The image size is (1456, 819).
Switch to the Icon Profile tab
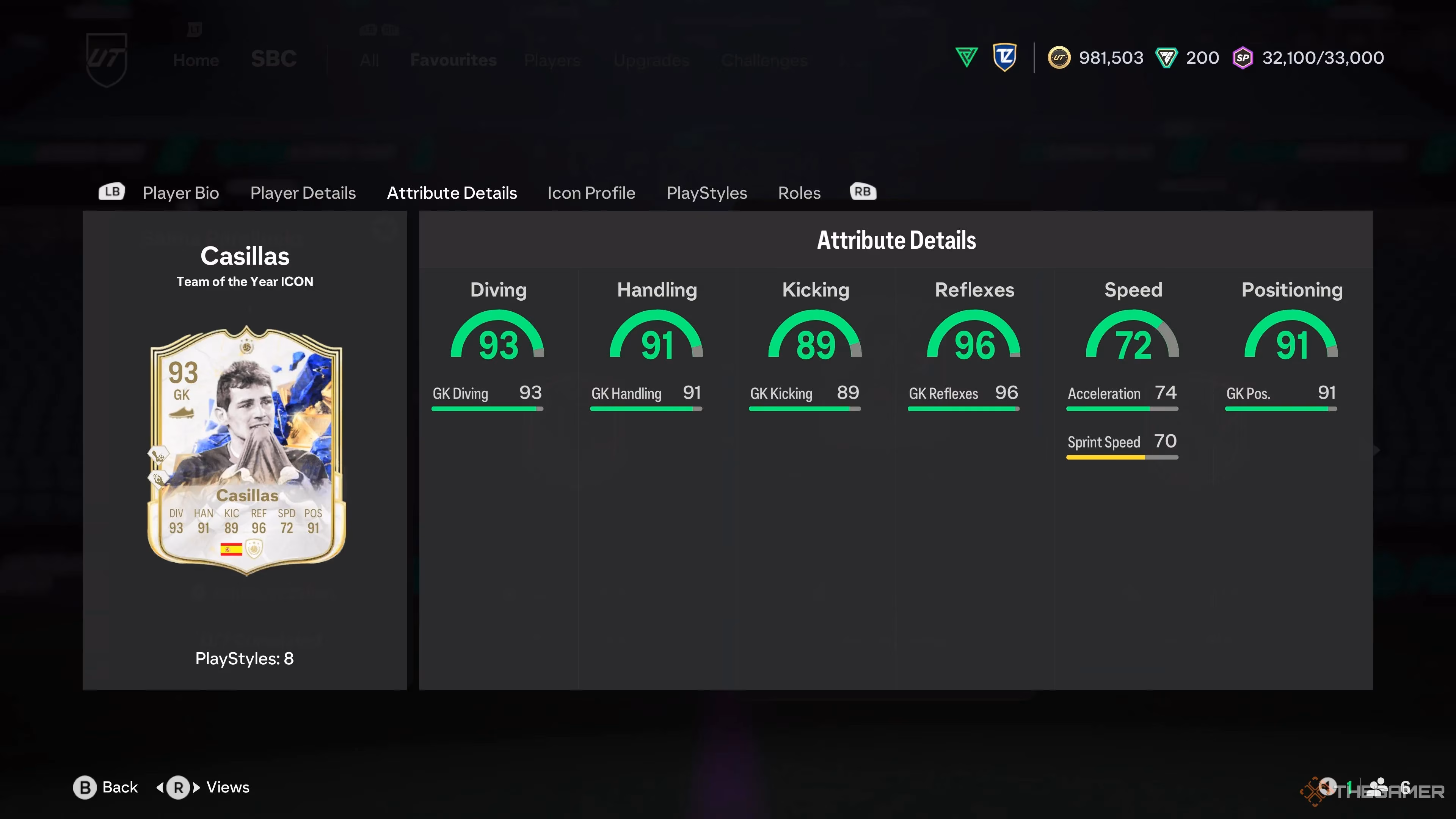[x=591, y=193]
